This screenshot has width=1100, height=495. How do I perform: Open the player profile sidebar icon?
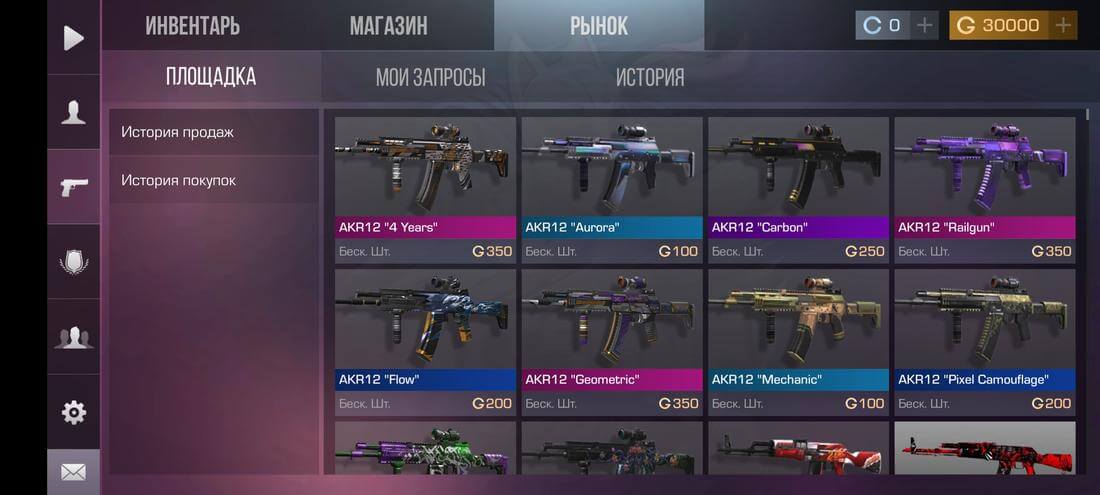tap(73, 112)
